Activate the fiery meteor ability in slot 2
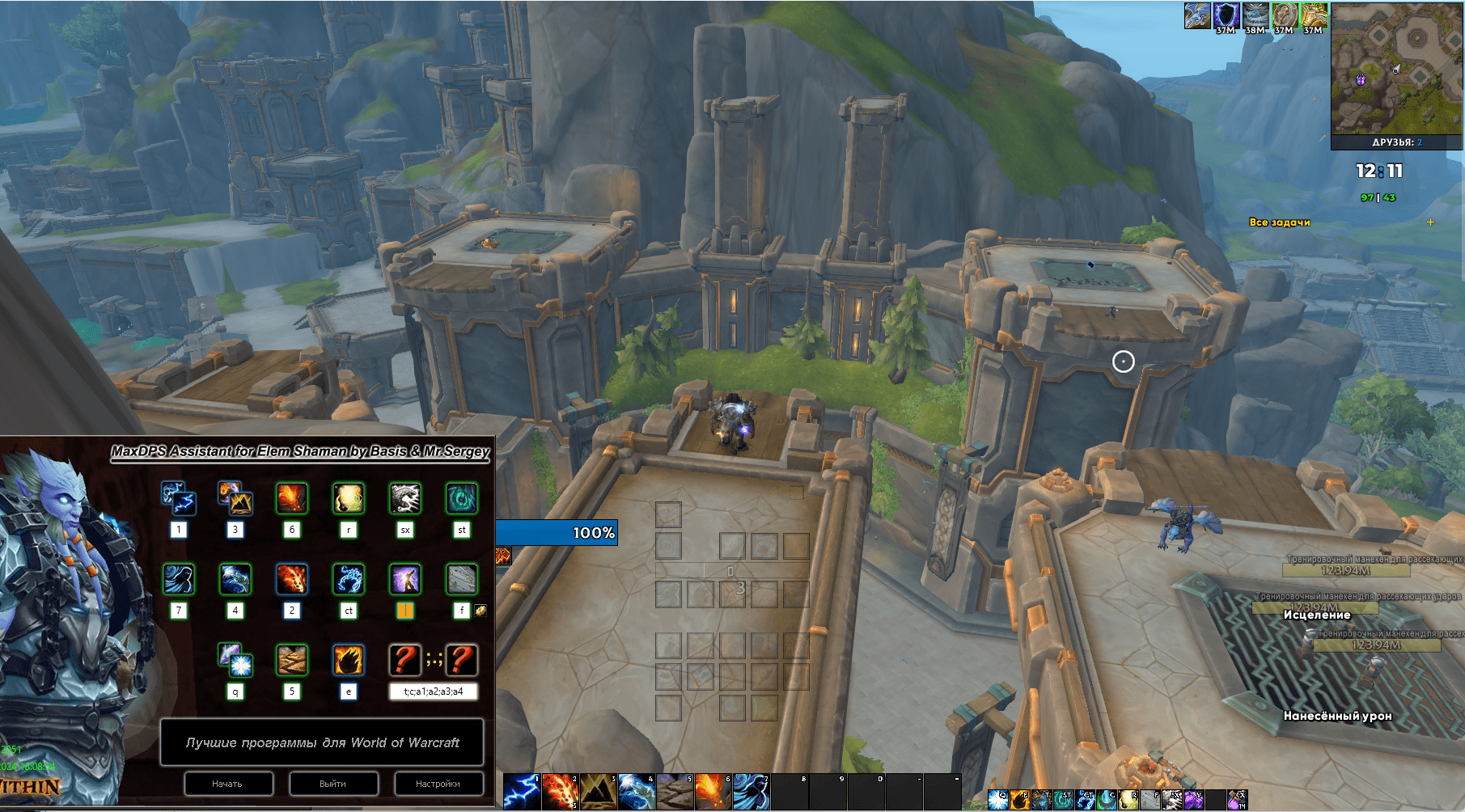 click(560, 791)
